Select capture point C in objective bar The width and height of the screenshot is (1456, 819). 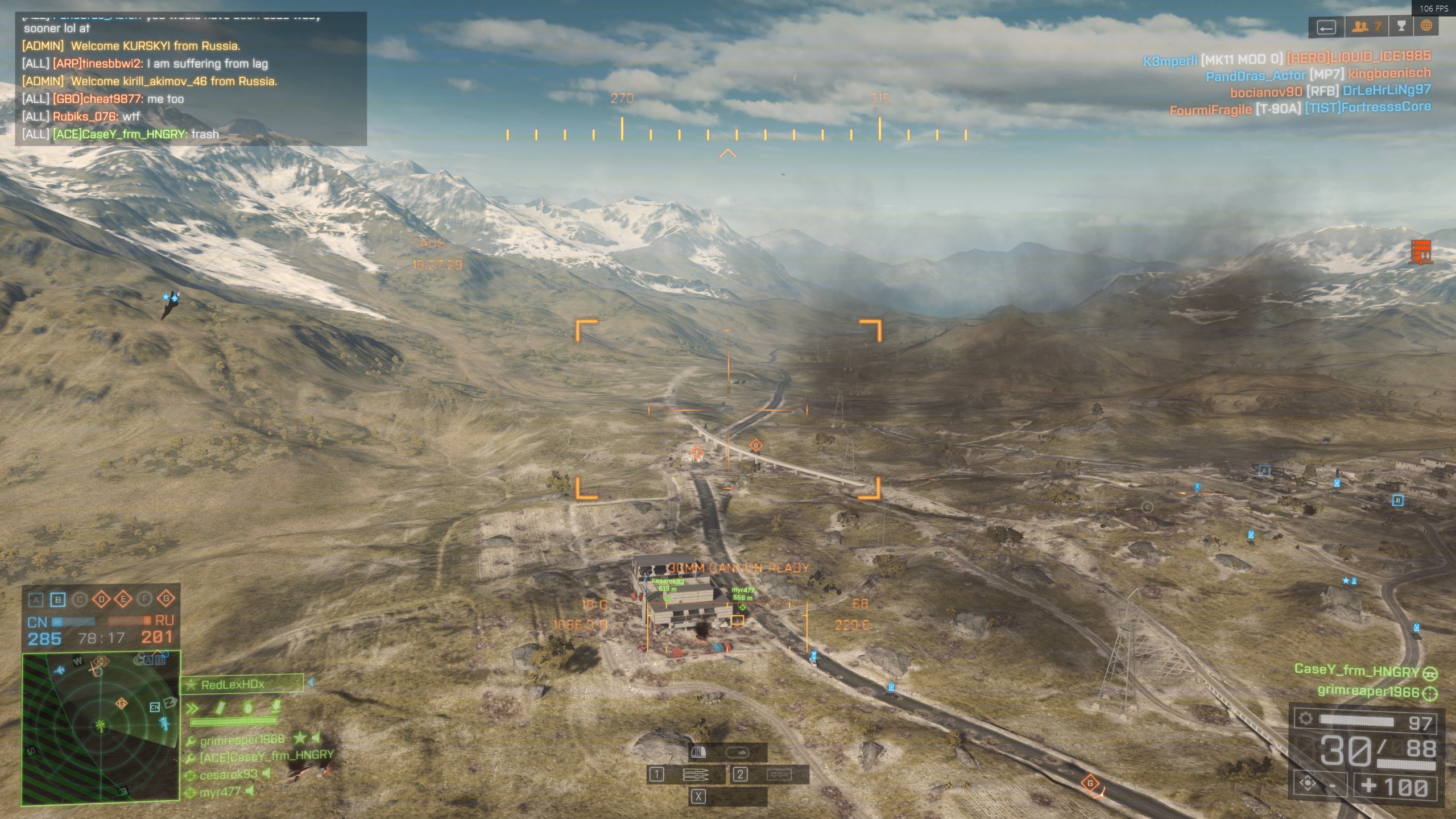click(x=80, y=599)
